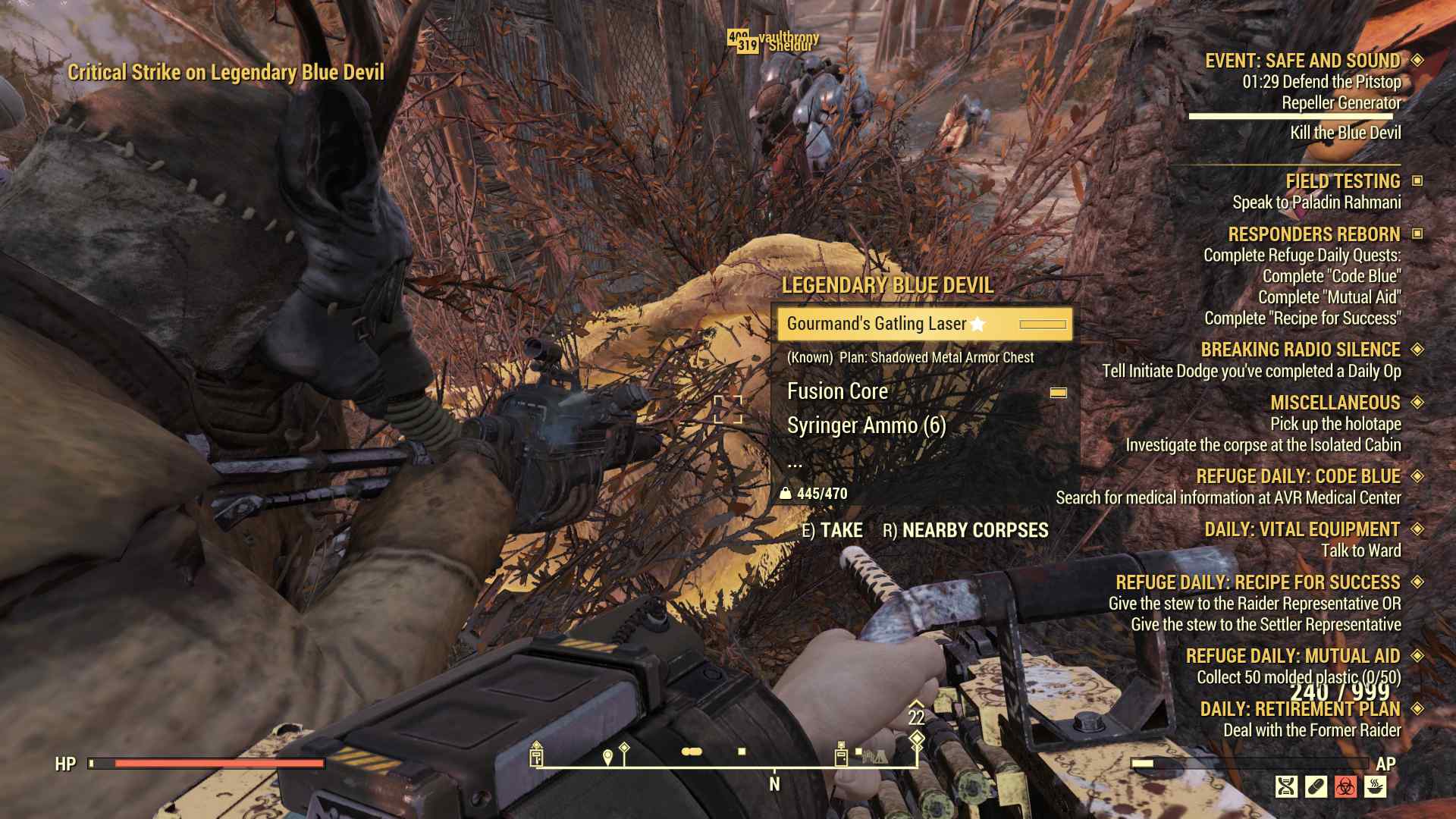The image size is (1456, 819).
Task: Select the pill chem effect icon
Action: point(1315,786)
